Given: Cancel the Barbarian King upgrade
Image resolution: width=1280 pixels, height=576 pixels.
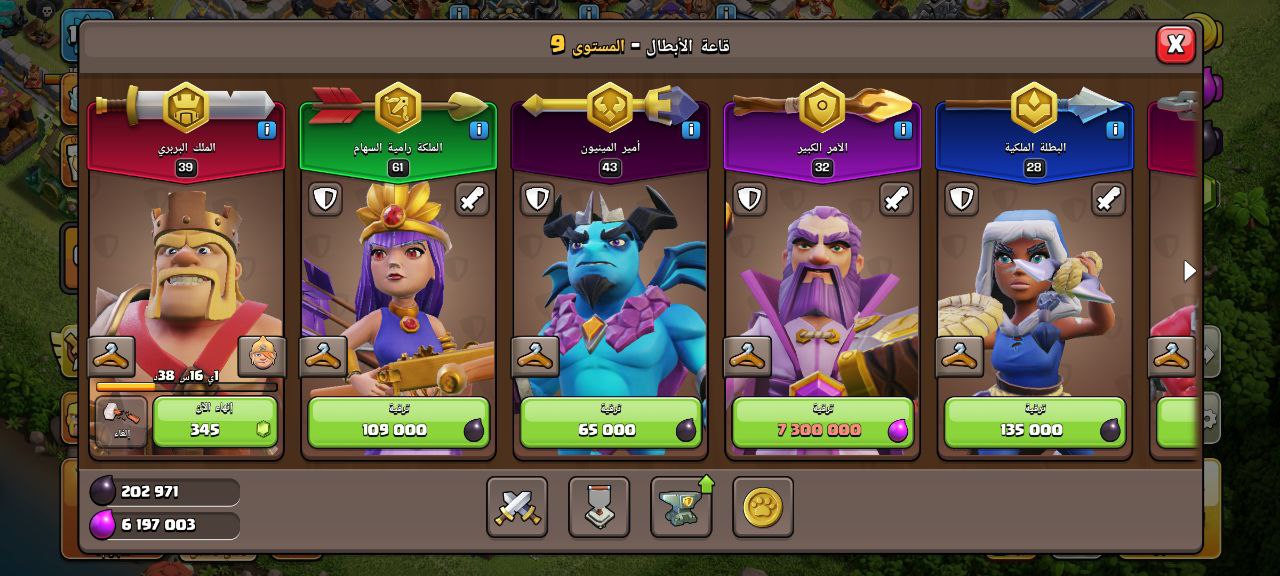Looking at the screenshot, I should pos(121,422).
